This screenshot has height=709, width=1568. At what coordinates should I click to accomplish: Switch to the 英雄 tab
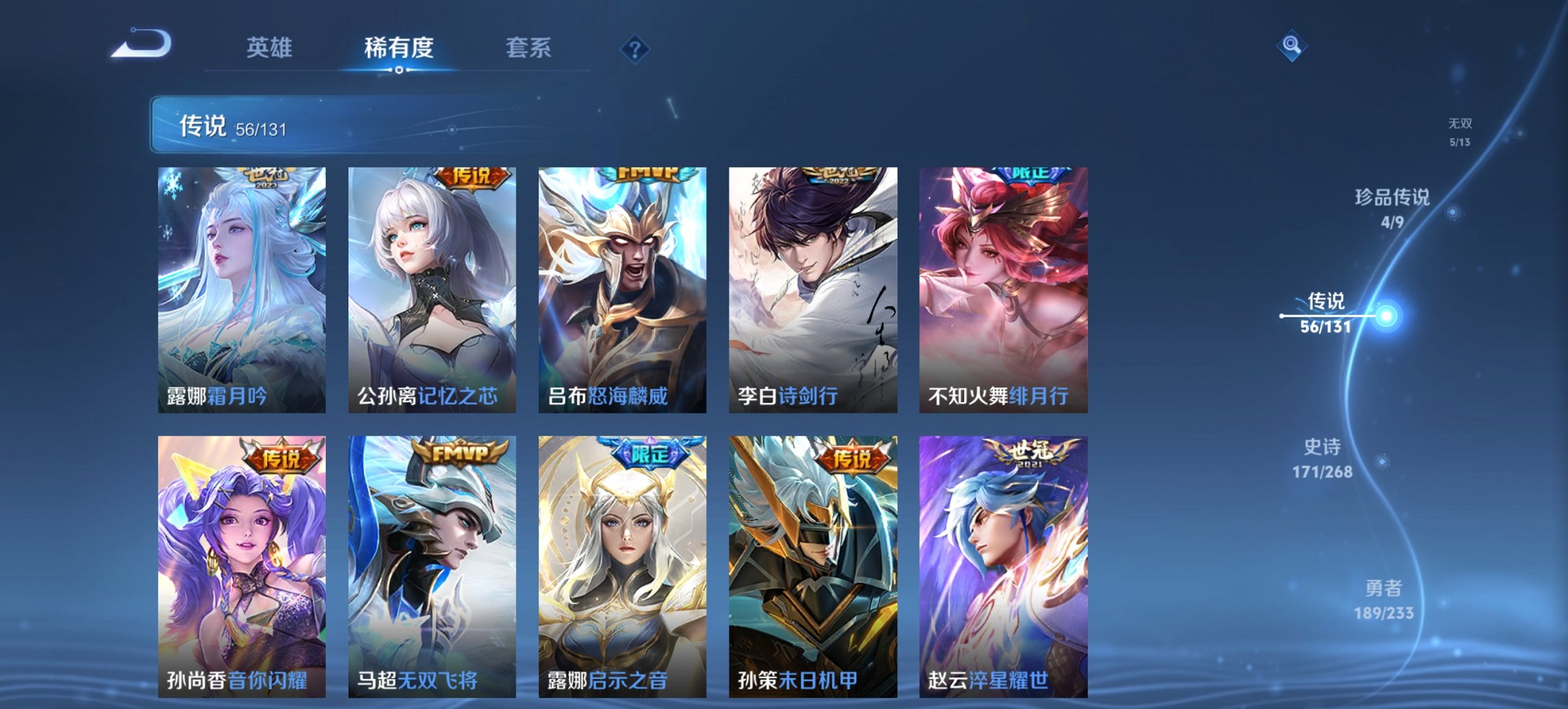[x=270, y=48]
